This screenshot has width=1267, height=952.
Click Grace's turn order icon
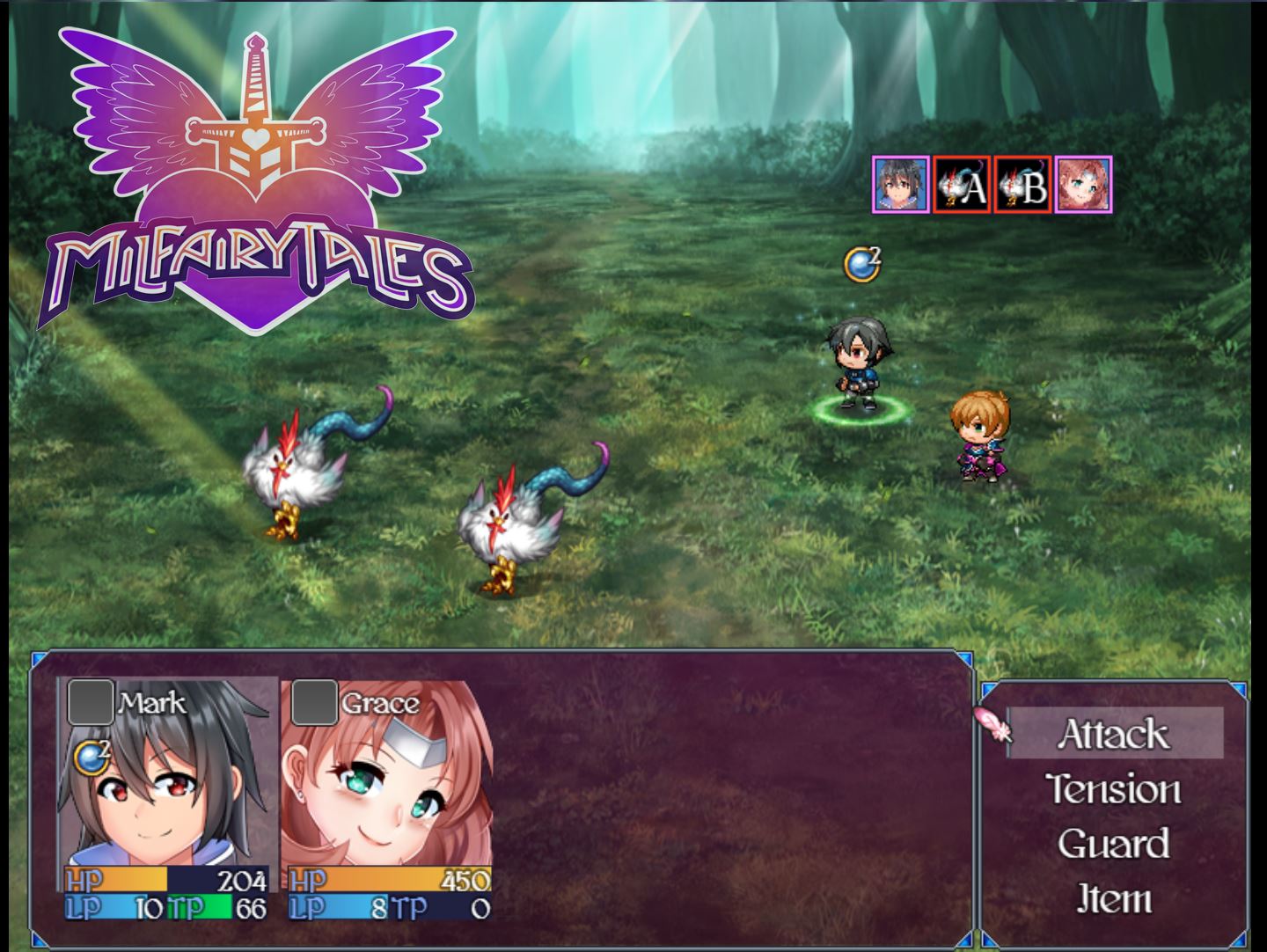pyautogui.click(x=1083, y=185)
